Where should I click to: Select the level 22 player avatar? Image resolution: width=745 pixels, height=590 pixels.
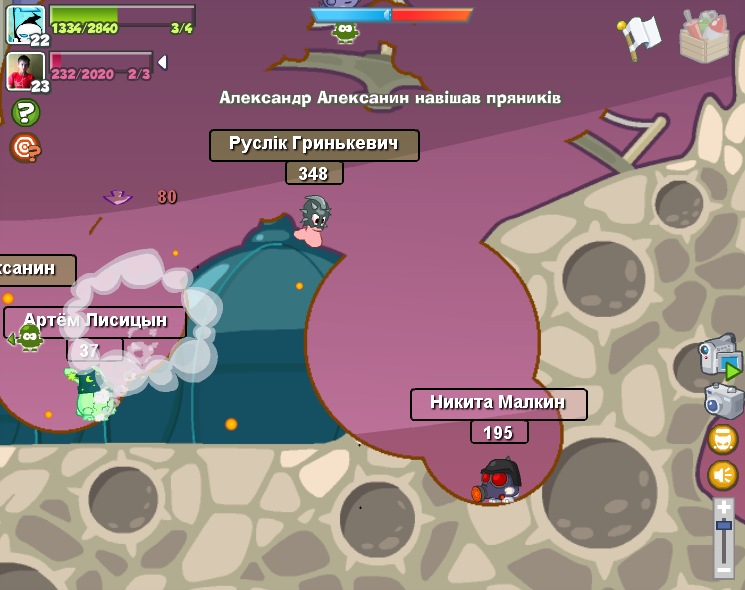tap(25, 22)
